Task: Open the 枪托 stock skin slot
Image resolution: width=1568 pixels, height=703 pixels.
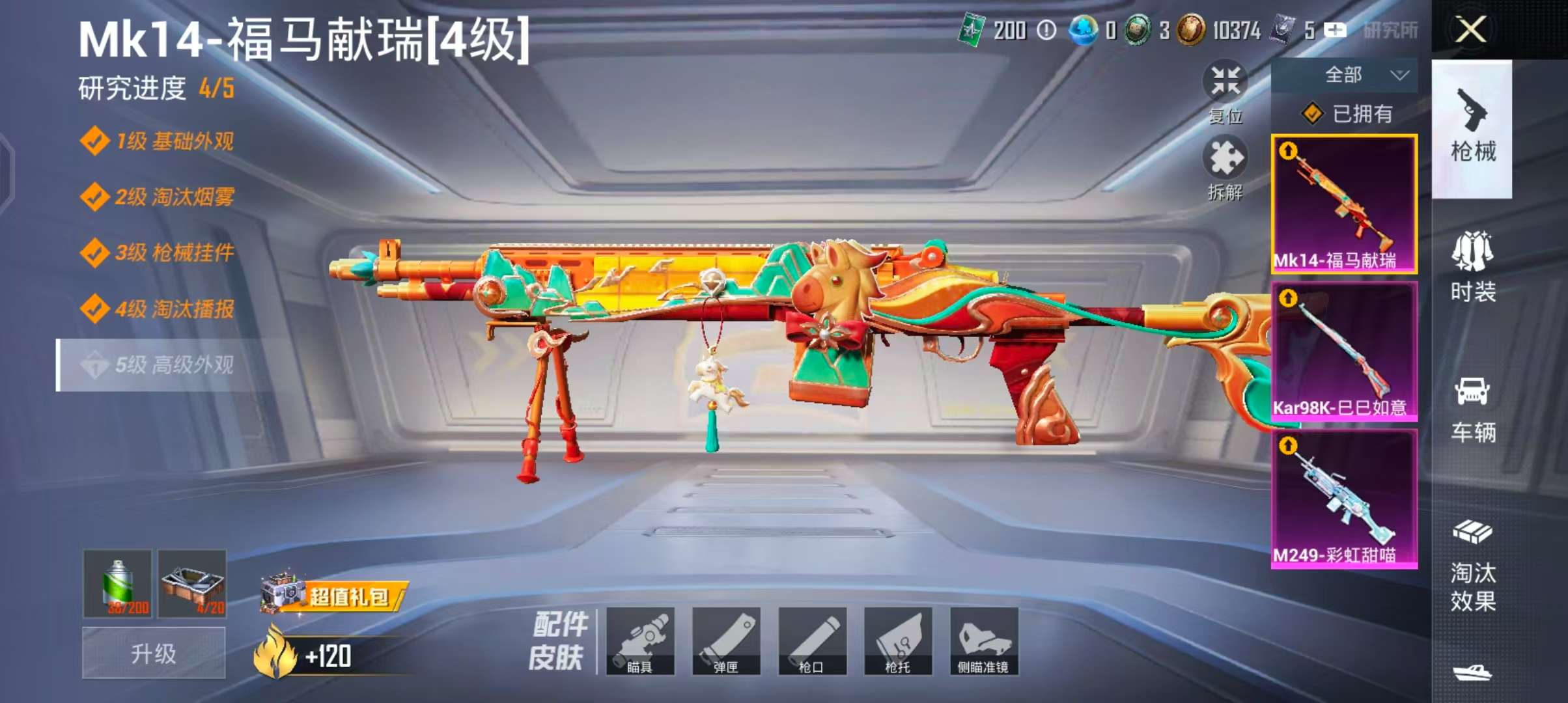Action: [898, 641]
